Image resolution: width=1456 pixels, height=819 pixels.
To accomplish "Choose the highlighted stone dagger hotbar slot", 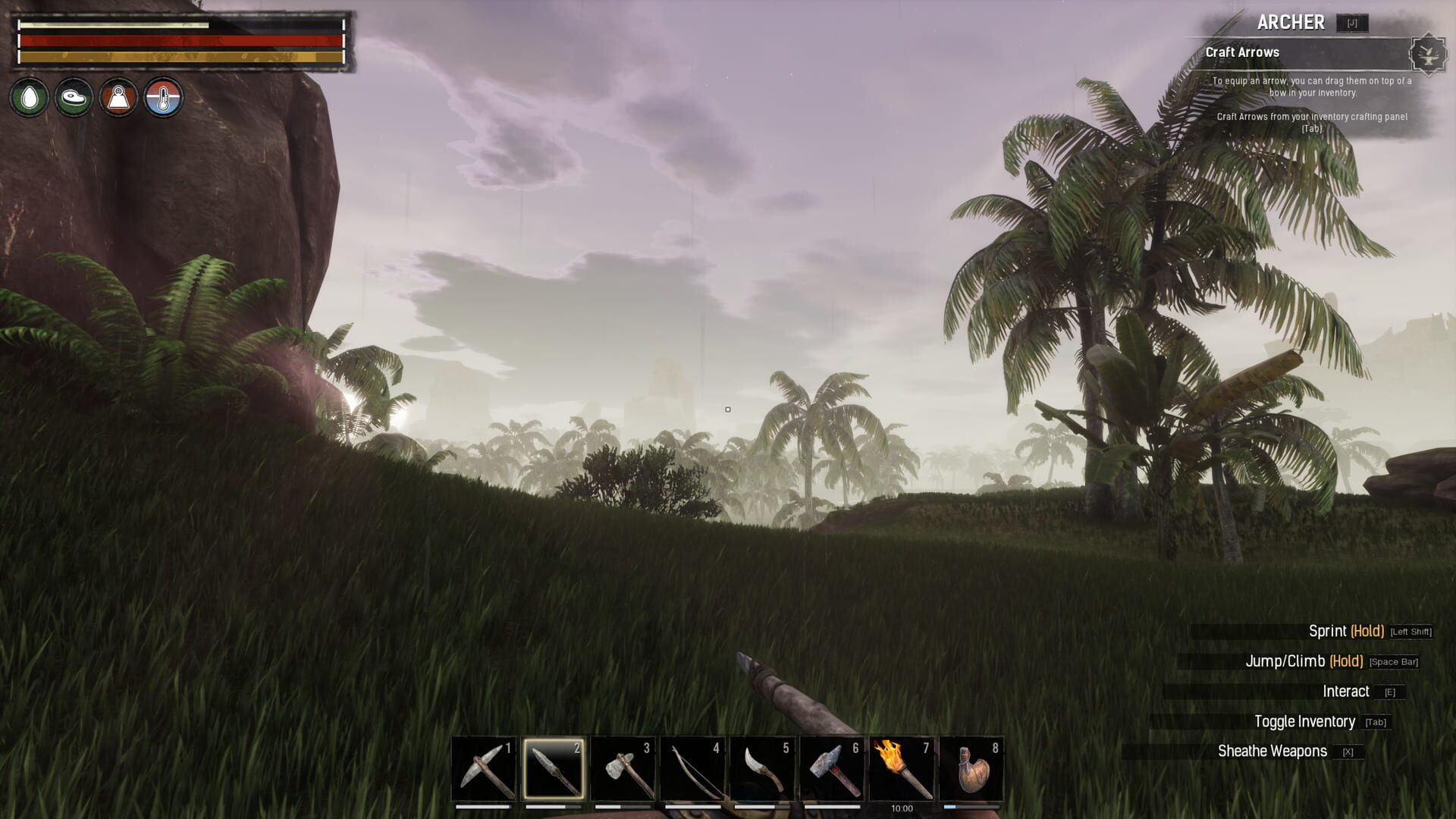I will click(554, 768).
